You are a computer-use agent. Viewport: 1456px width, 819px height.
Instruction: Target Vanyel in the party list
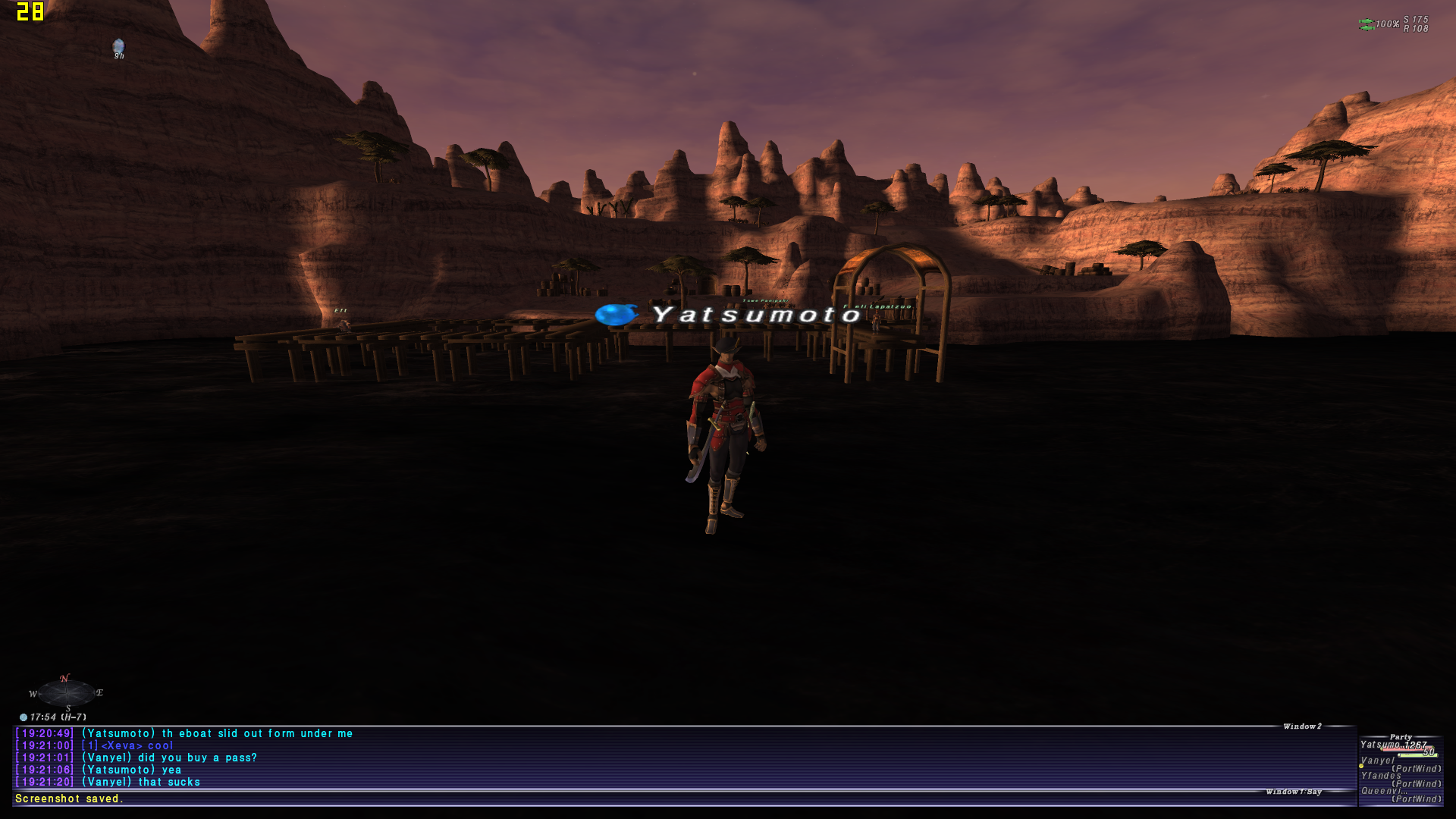(1378, 761)
